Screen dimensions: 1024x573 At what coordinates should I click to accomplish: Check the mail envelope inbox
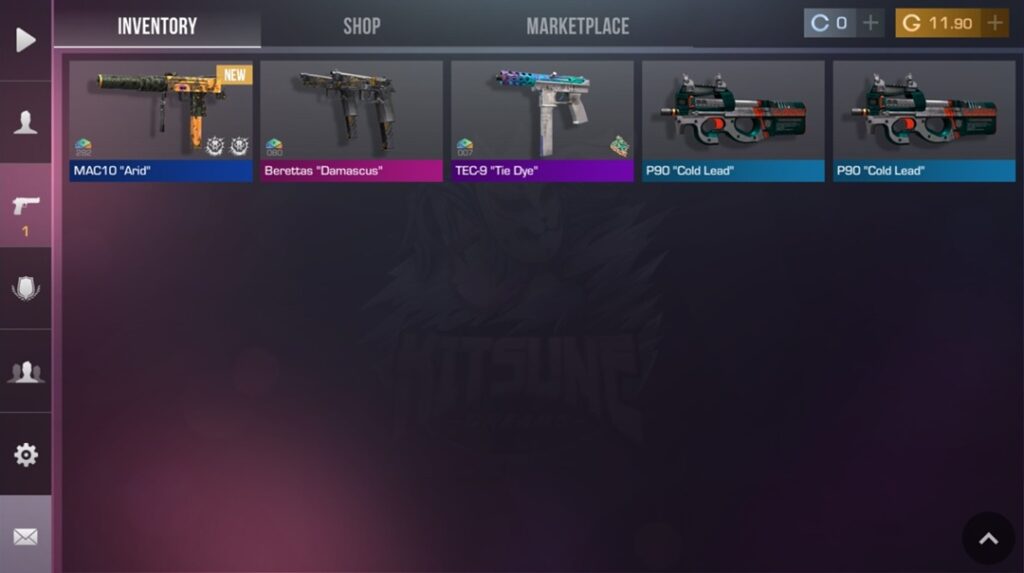pos(26,537)
